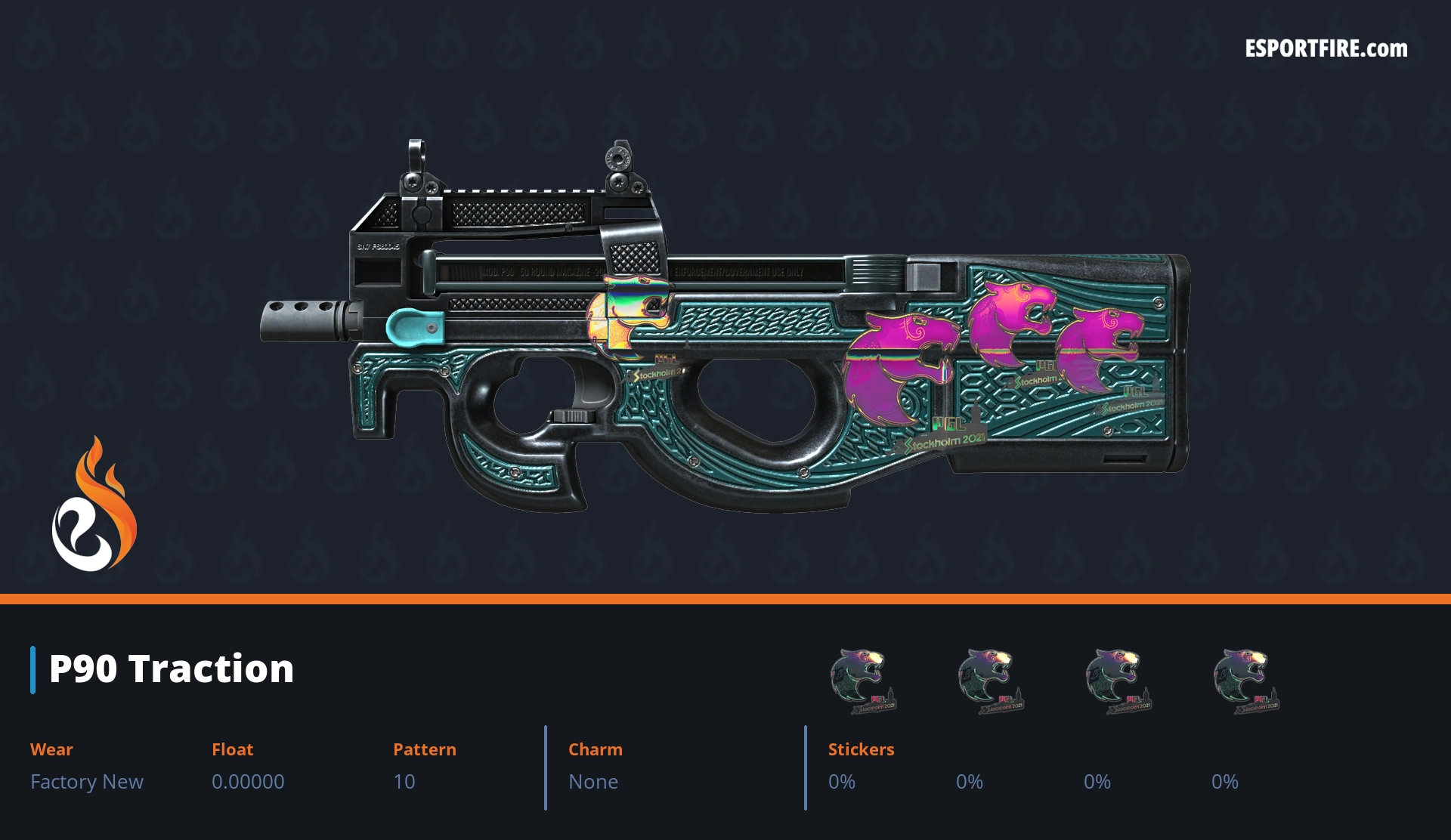The width and height of the screenshot is (1451, 840).
Task: Open the ESPORTFIRE.com site link
Action: click(1326, 49)
